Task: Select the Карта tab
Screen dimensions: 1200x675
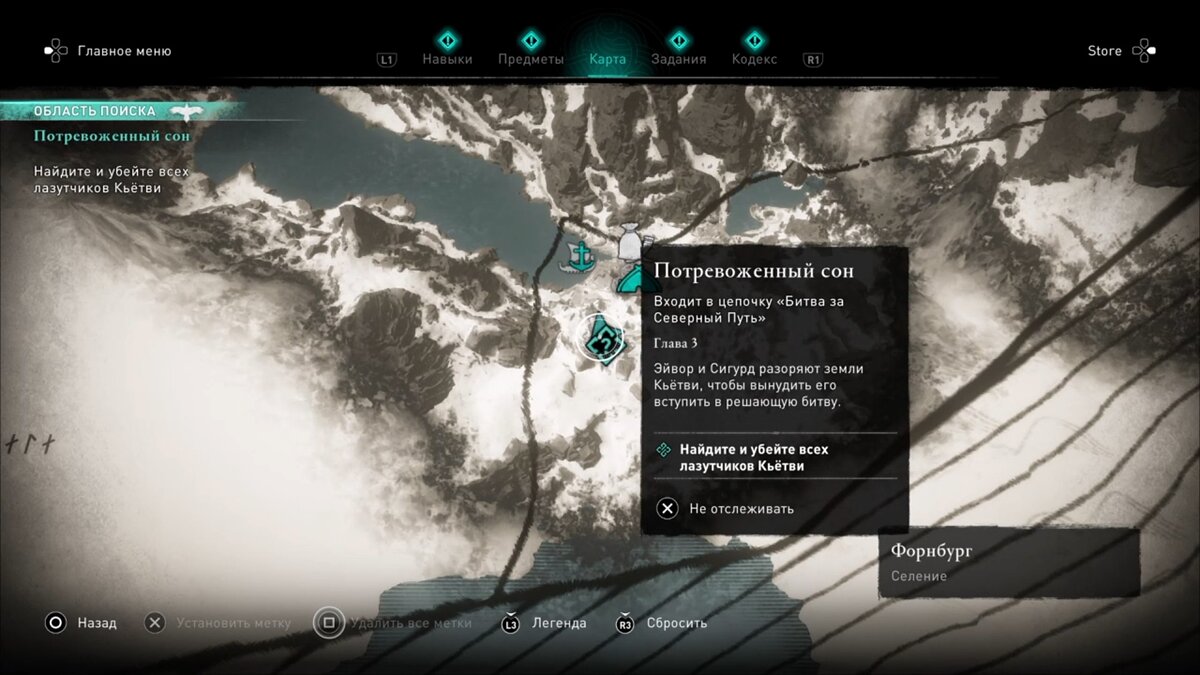Action: coord(608,59)
